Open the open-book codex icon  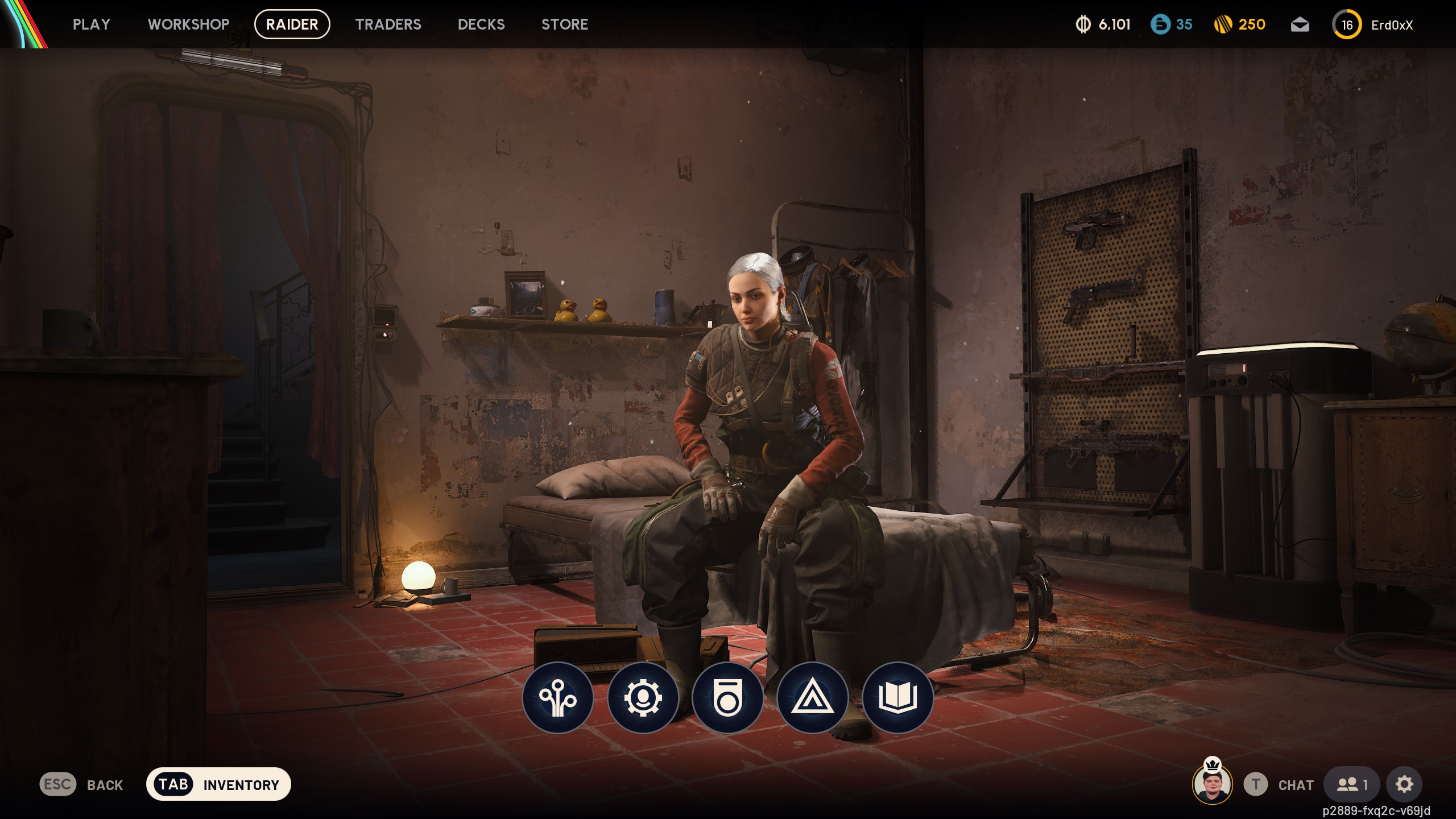point(897,698)
